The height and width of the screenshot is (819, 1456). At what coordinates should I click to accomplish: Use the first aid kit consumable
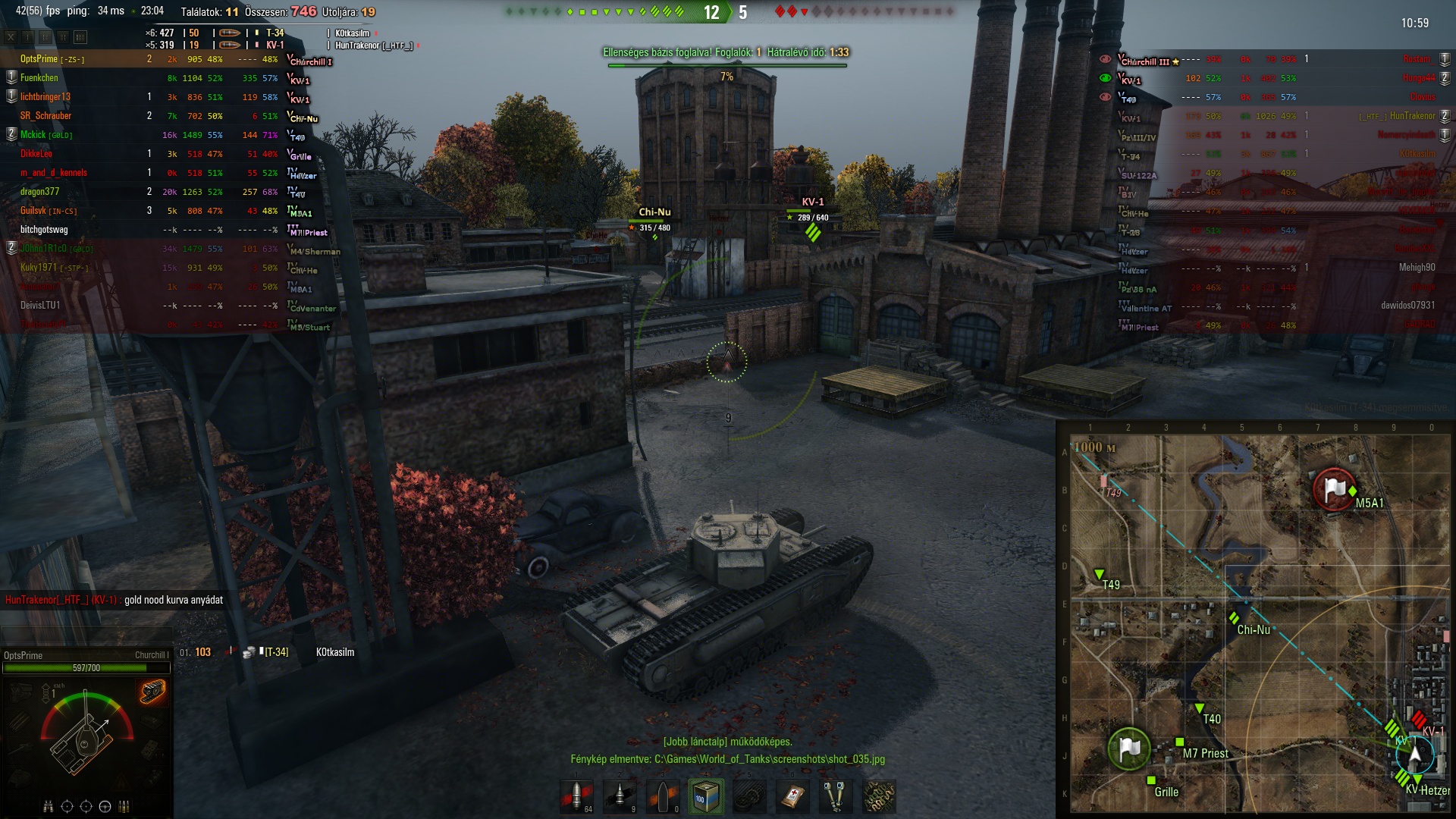tap(792, 797)
